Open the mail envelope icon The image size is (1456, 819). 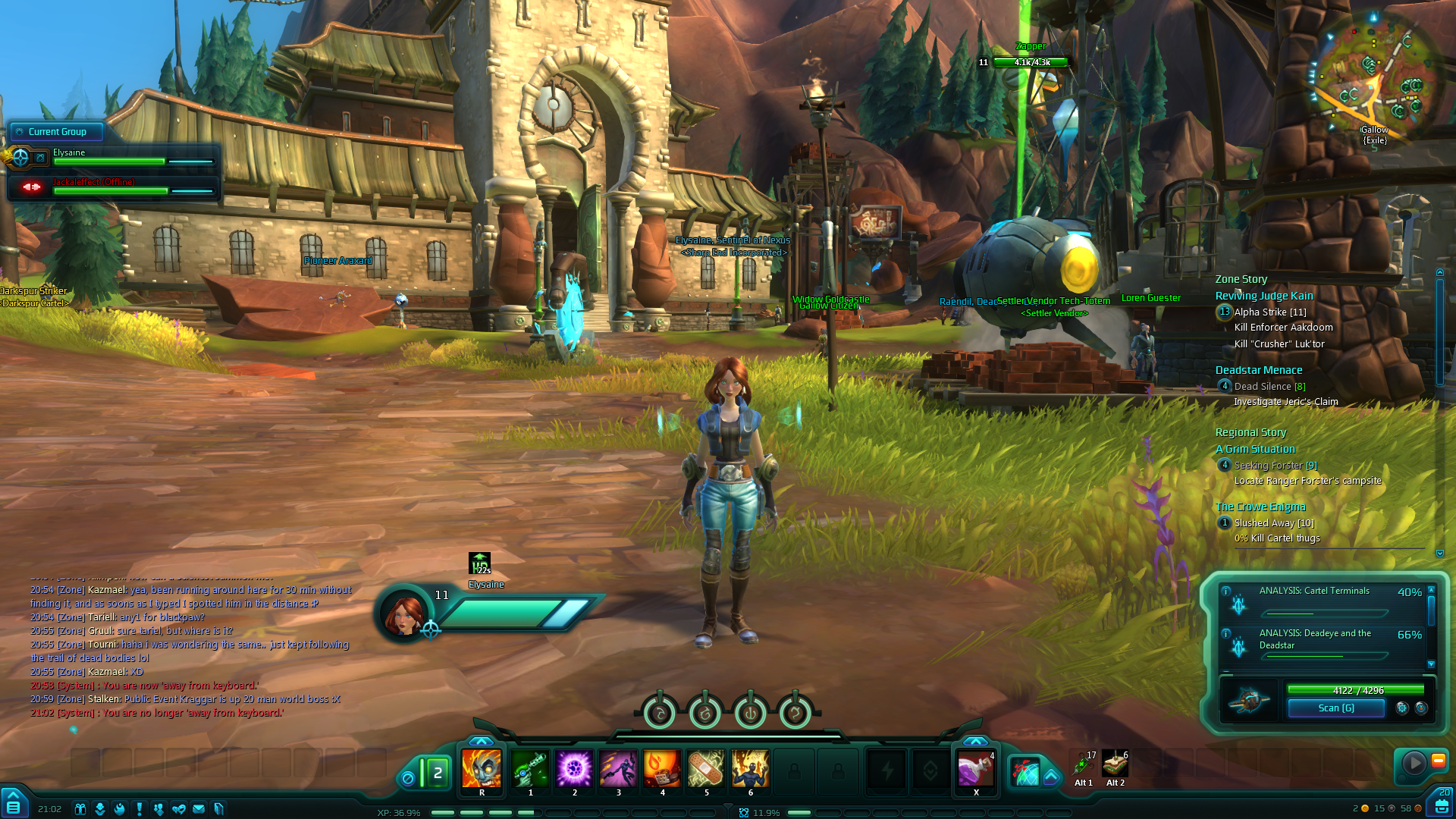[199, 809]
